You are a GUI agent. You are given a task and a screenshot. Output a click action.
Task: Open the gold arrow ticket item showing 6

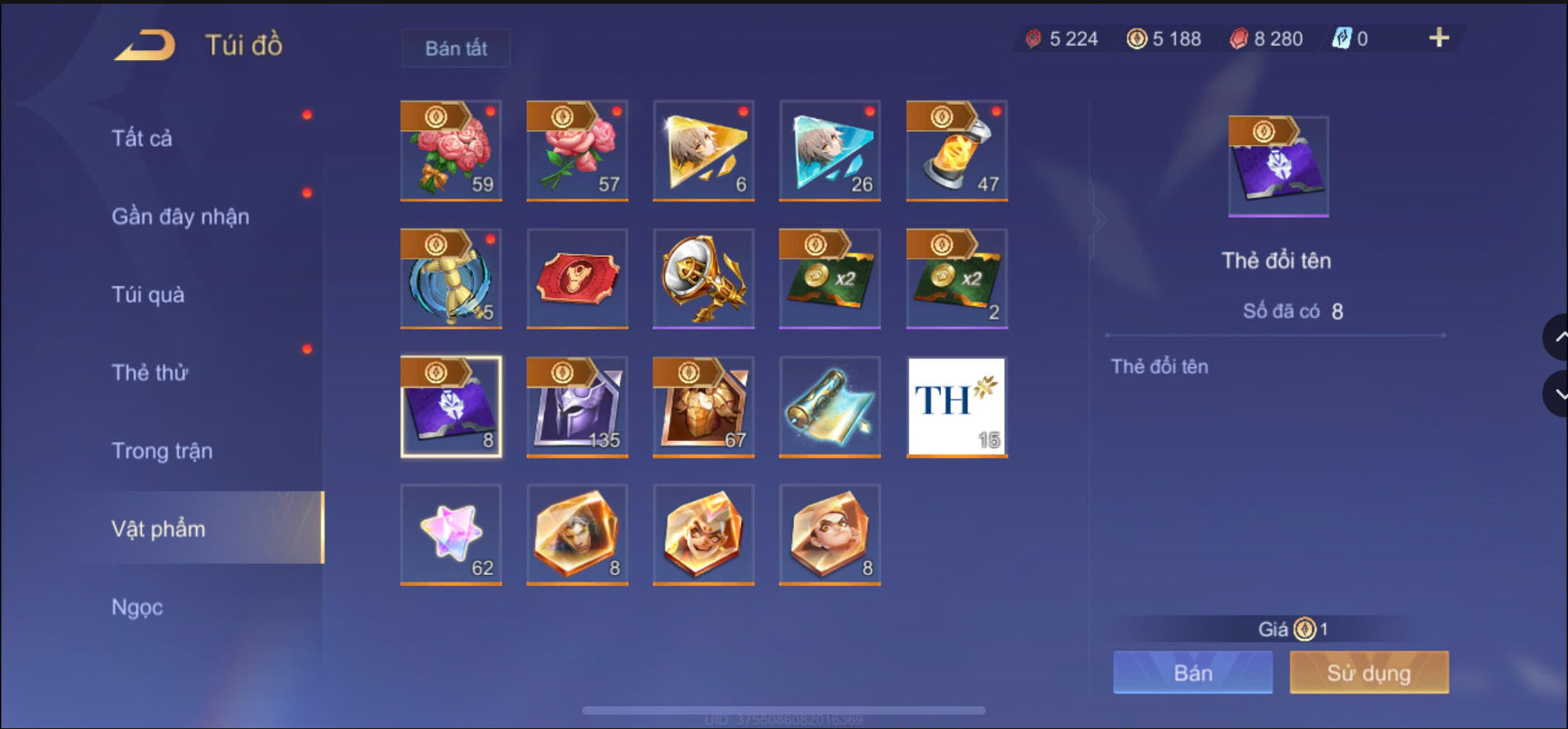coord(703,150)
